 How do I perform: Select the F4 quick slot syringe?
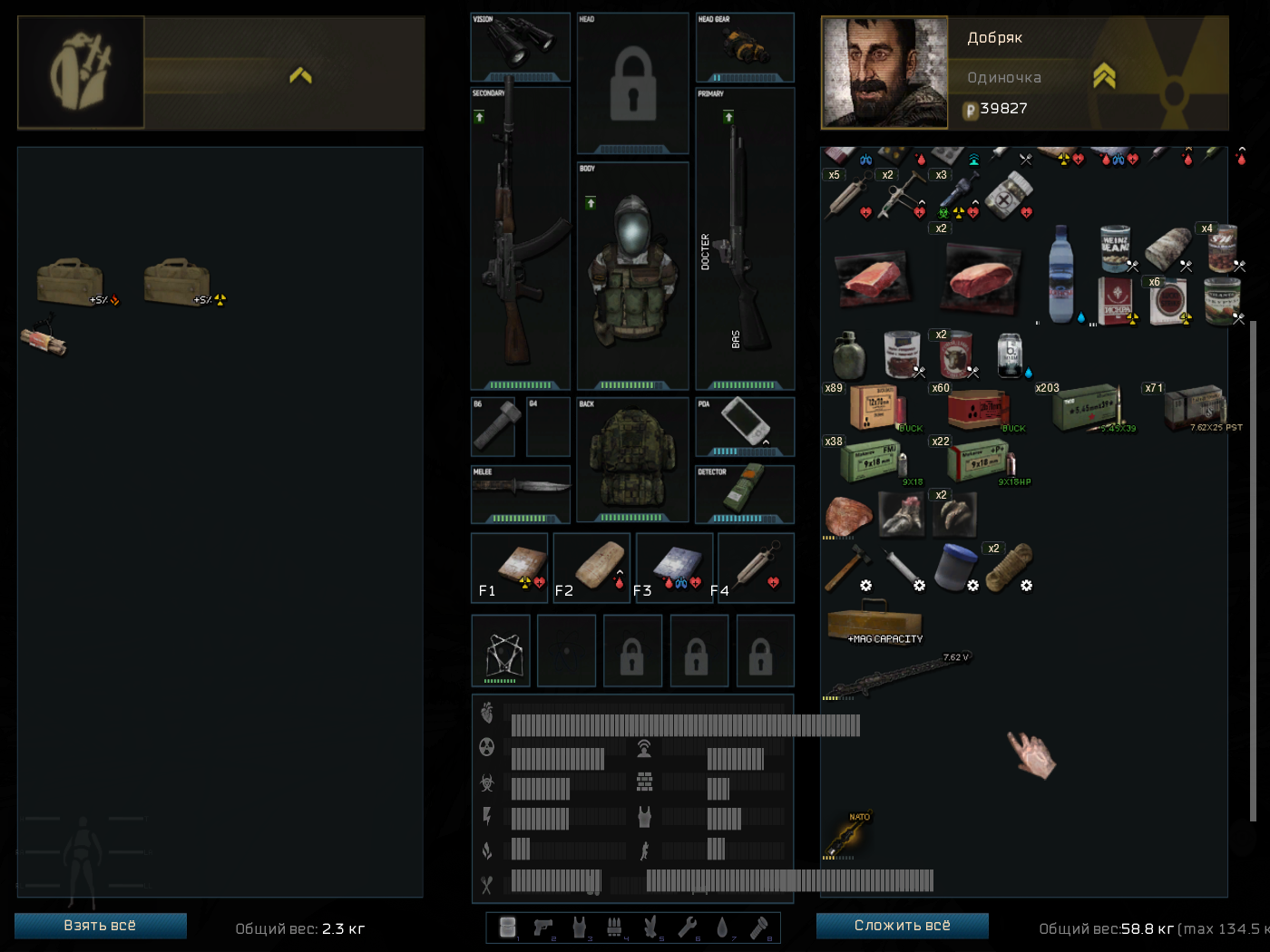tap(756, 567)
